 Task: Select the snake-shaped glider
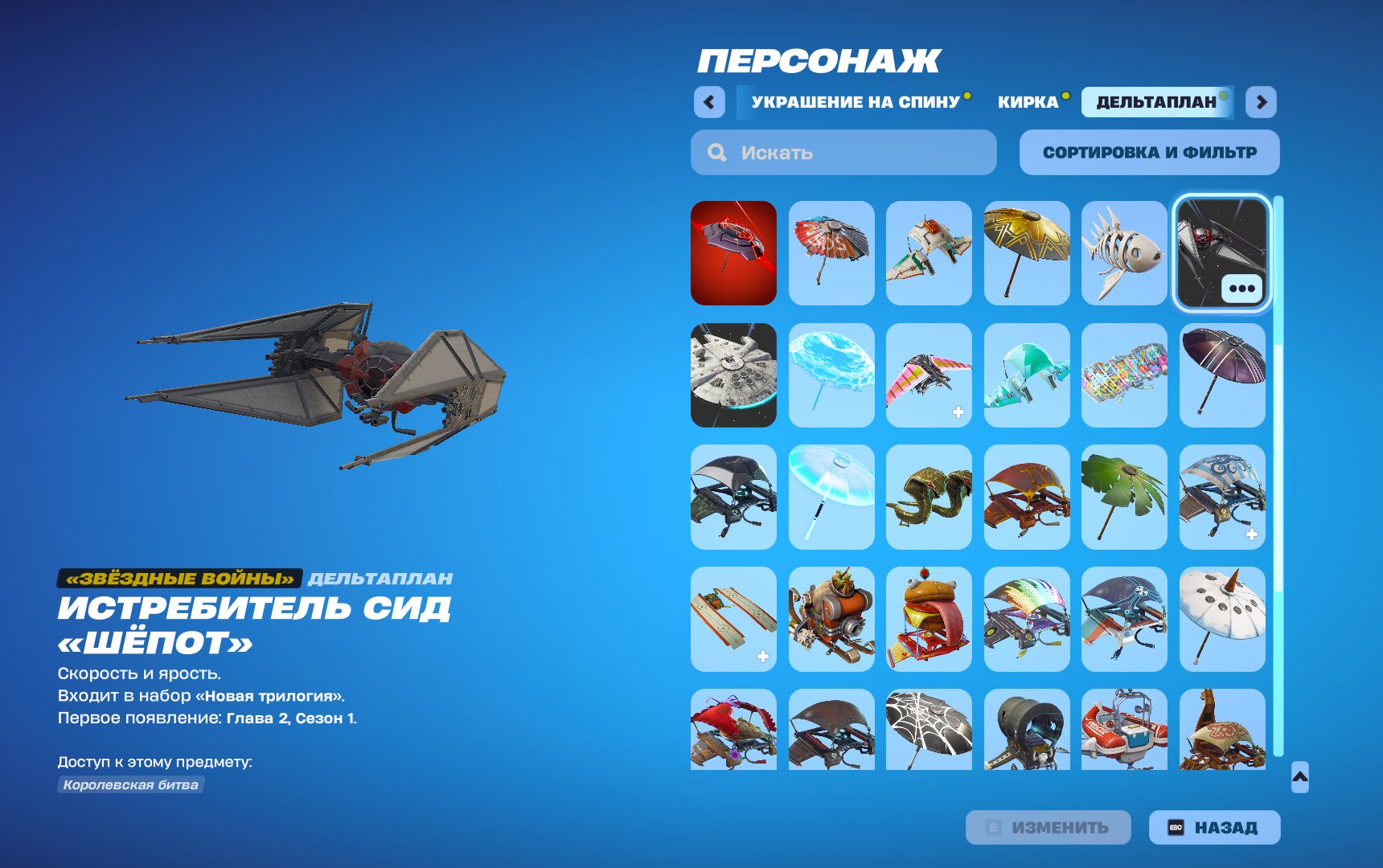(x=929, y=496)
